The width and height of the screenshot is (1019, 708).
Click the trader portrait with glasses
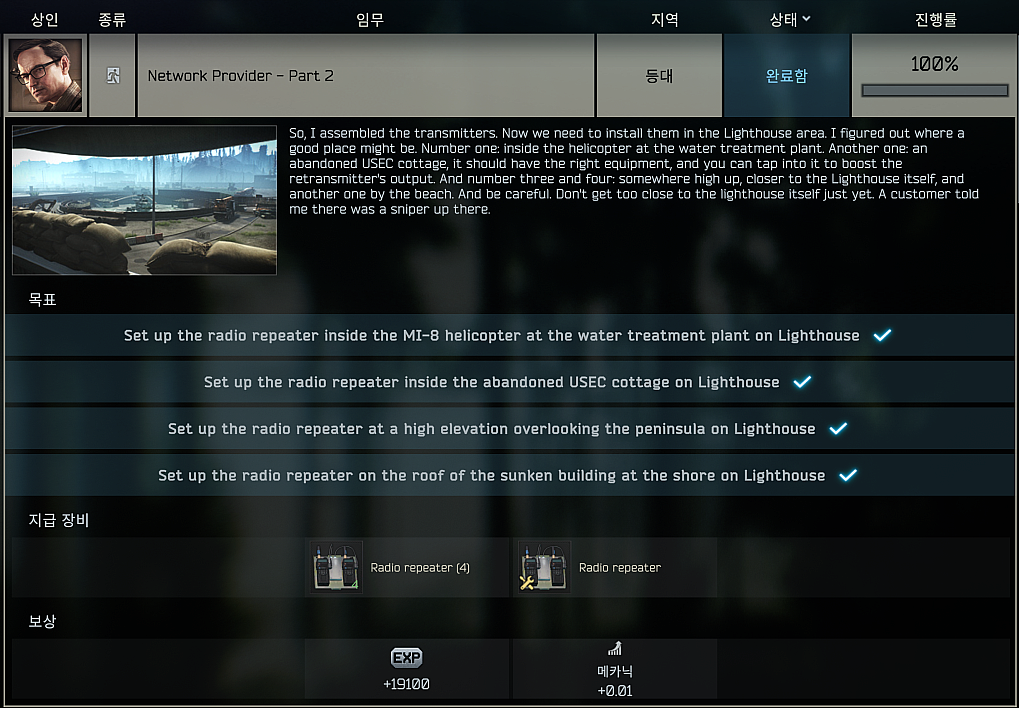[x=45, y=76]
